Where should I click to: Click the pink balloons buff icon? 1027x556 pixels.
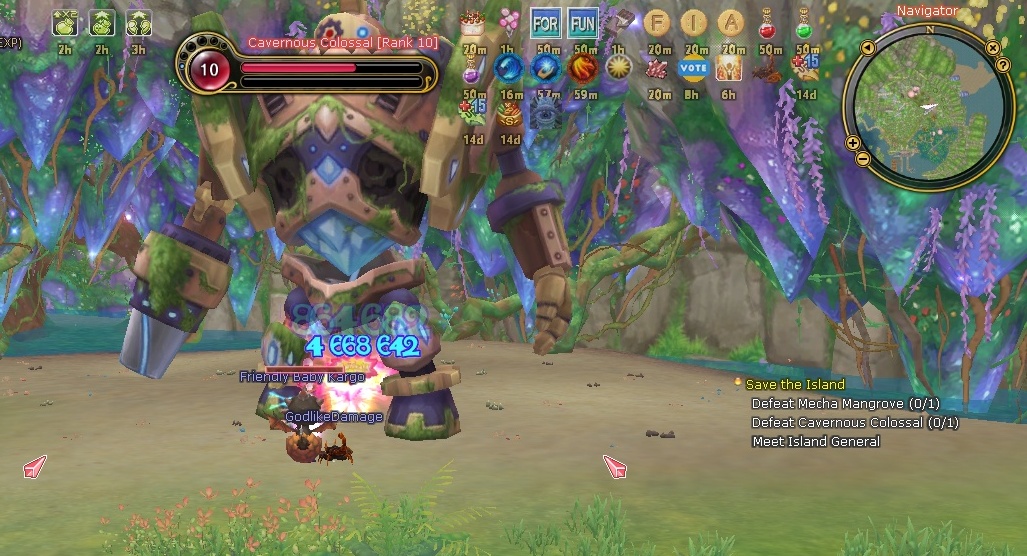click(509, 22)
